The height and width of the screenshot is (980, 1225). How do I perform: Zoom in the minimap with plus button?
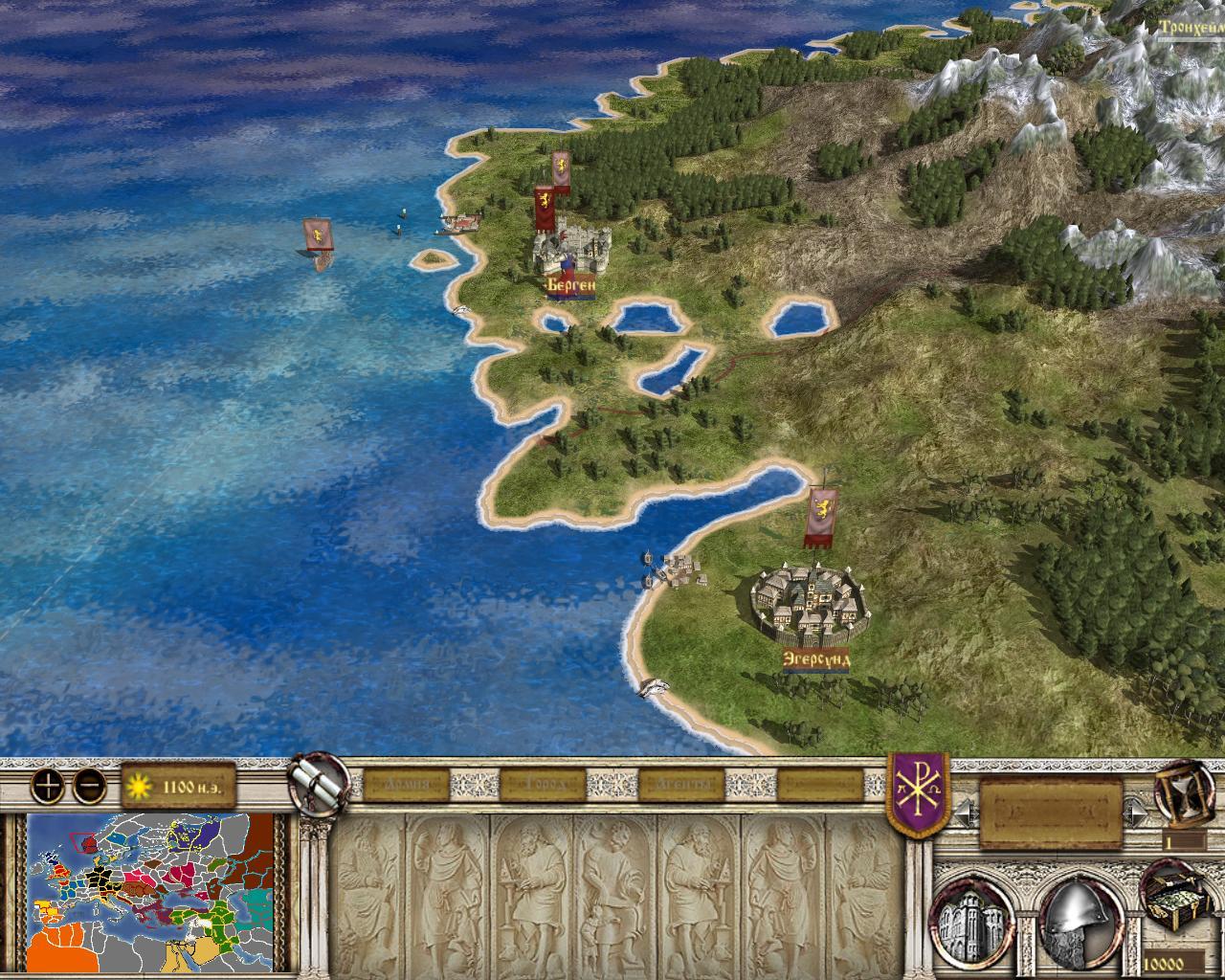pyautogui.click(x=47, y=786)
